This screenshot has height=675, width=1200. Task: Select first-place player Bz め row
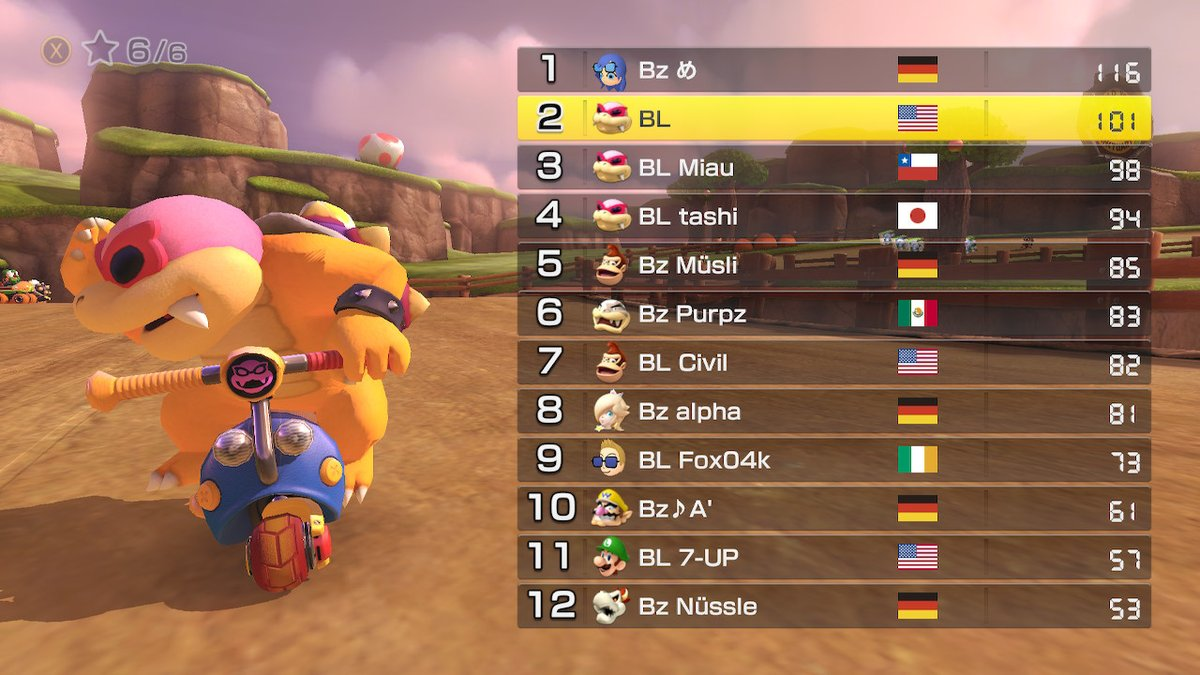[833, 70]
